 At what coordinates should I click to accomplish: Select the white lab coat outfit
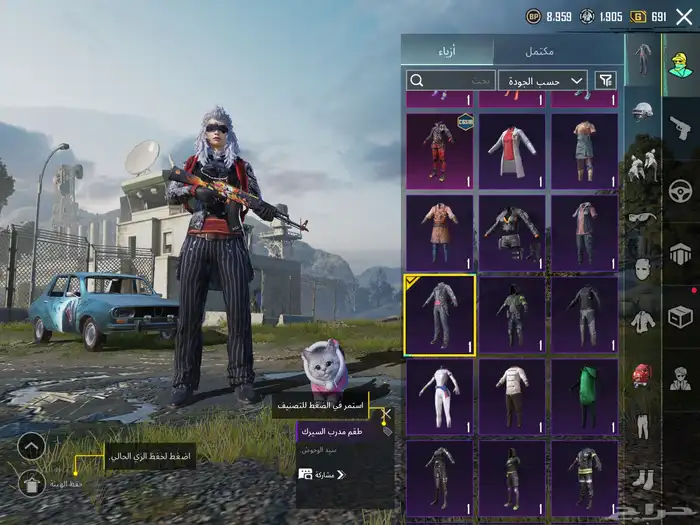click(512, 151)
